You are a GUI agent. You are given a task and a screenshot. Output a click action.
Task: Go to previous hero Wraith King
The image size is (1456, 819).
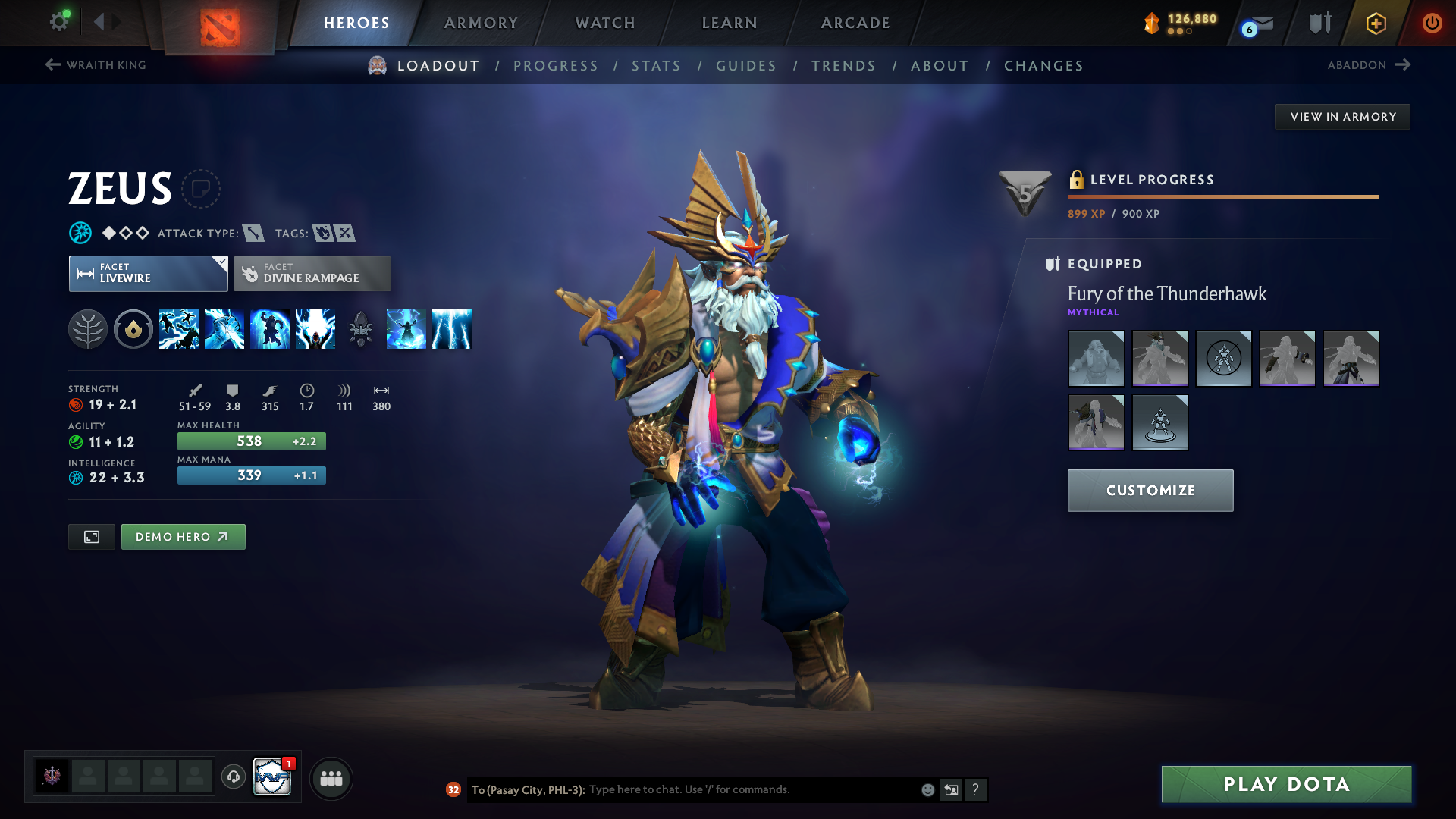point(96,65)
